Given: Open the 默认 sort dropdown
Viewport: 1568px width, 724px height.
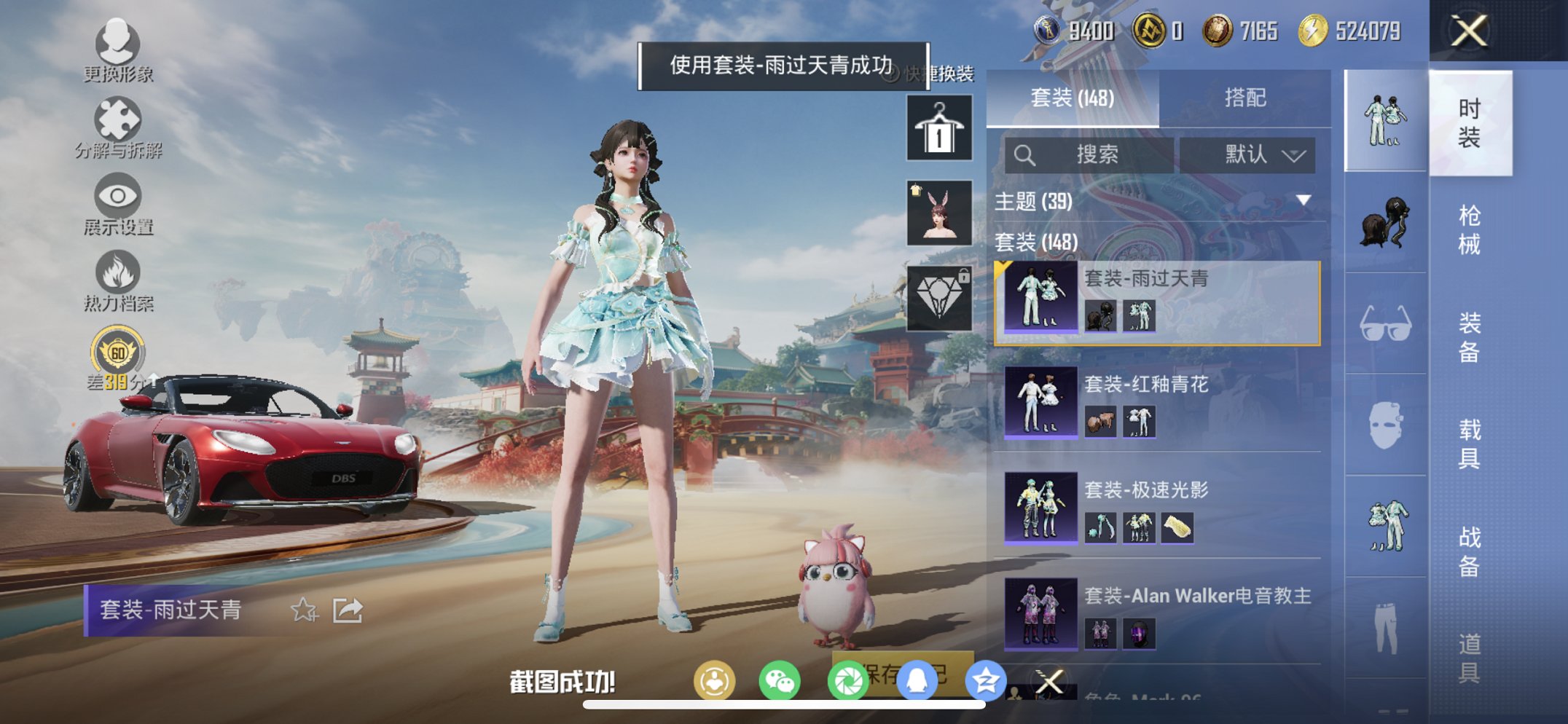Looking at the screenshot, I should [x=1249, y=154].
